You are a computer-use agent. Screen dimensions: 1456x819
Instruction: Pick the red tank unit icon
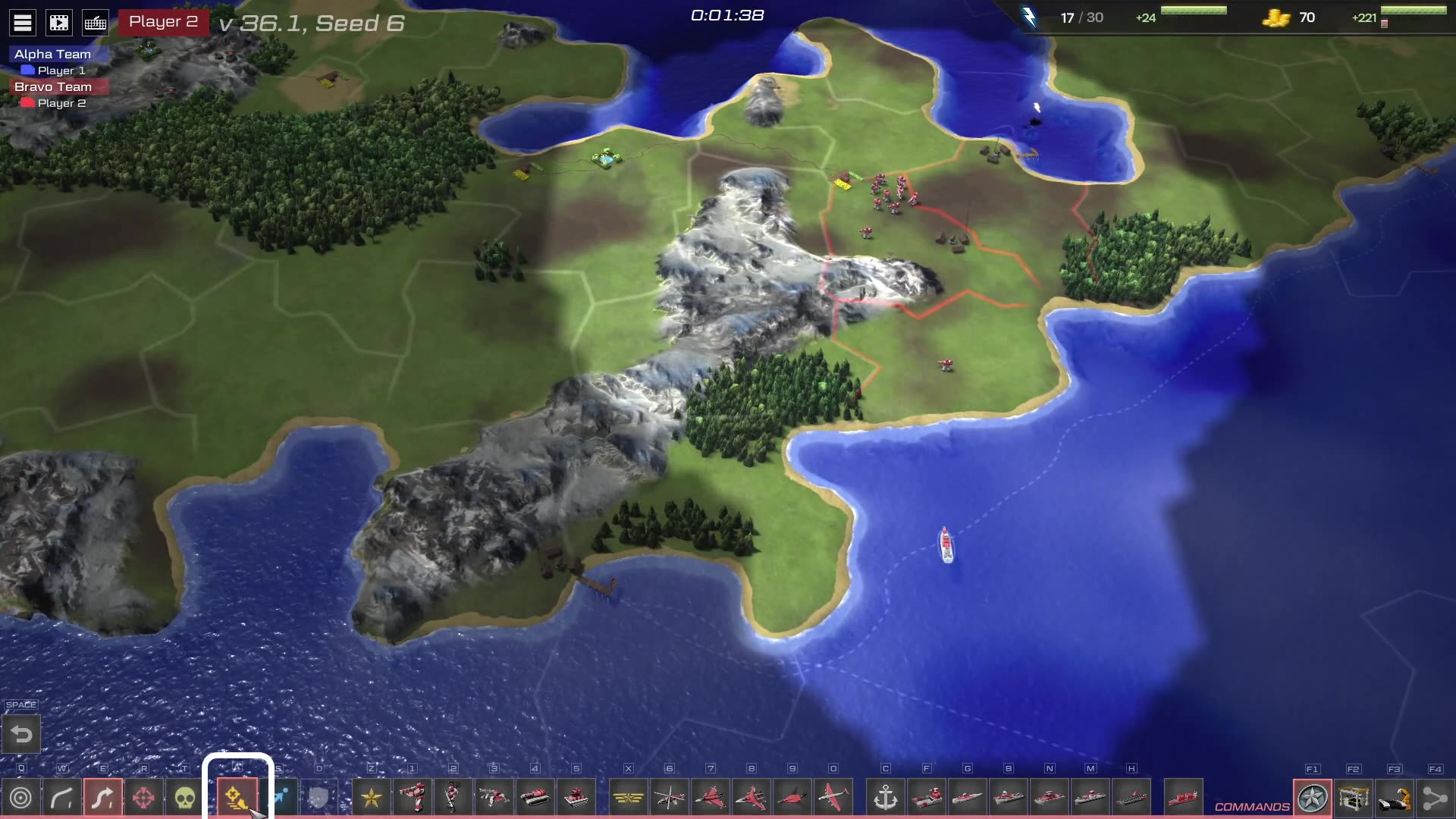pyautogui.click(x=535, y=798)
